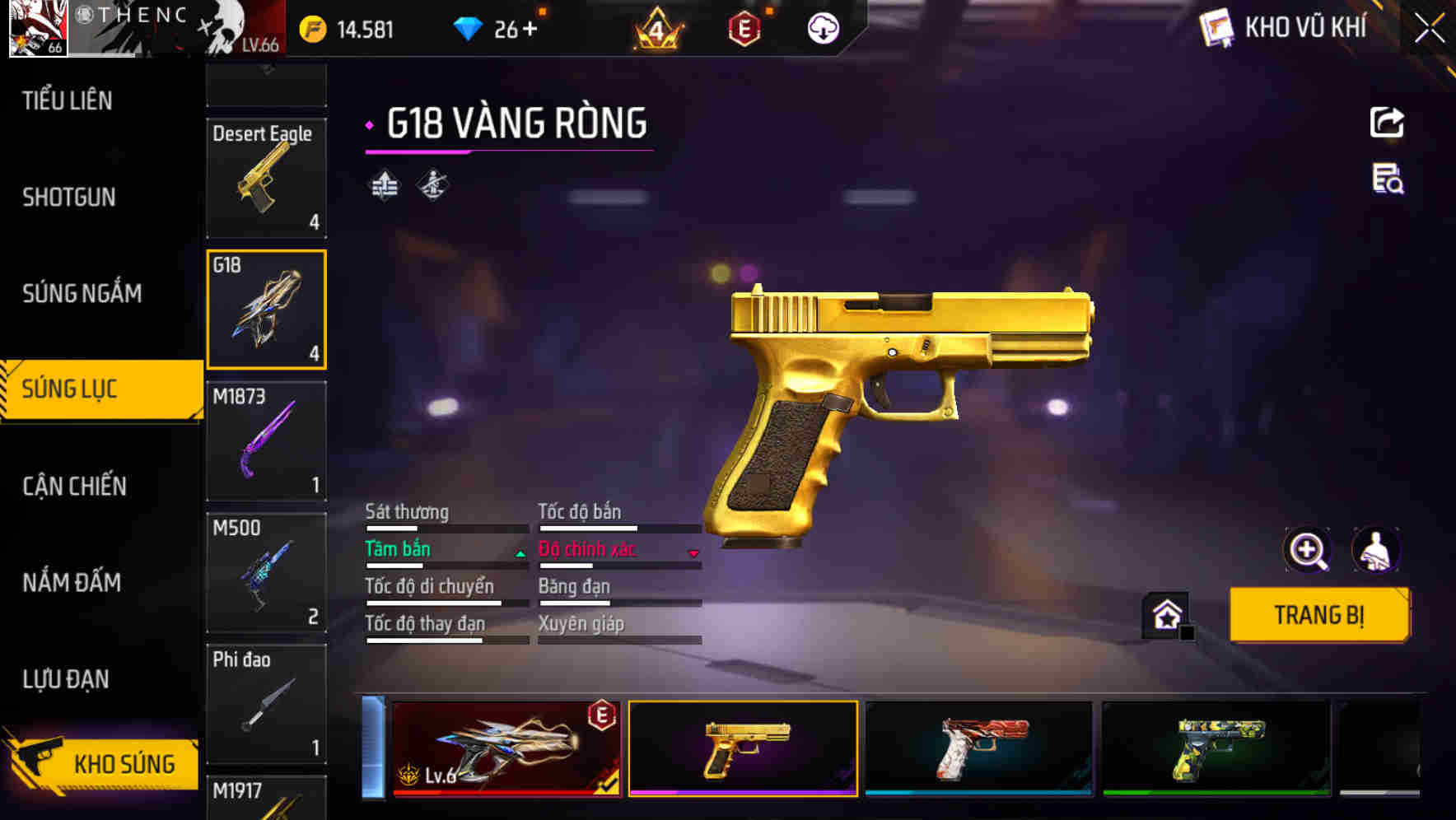Click the gunner skill badge beside the upgrade badge
Screen dimensions: 1456x820
click(431, 184)
